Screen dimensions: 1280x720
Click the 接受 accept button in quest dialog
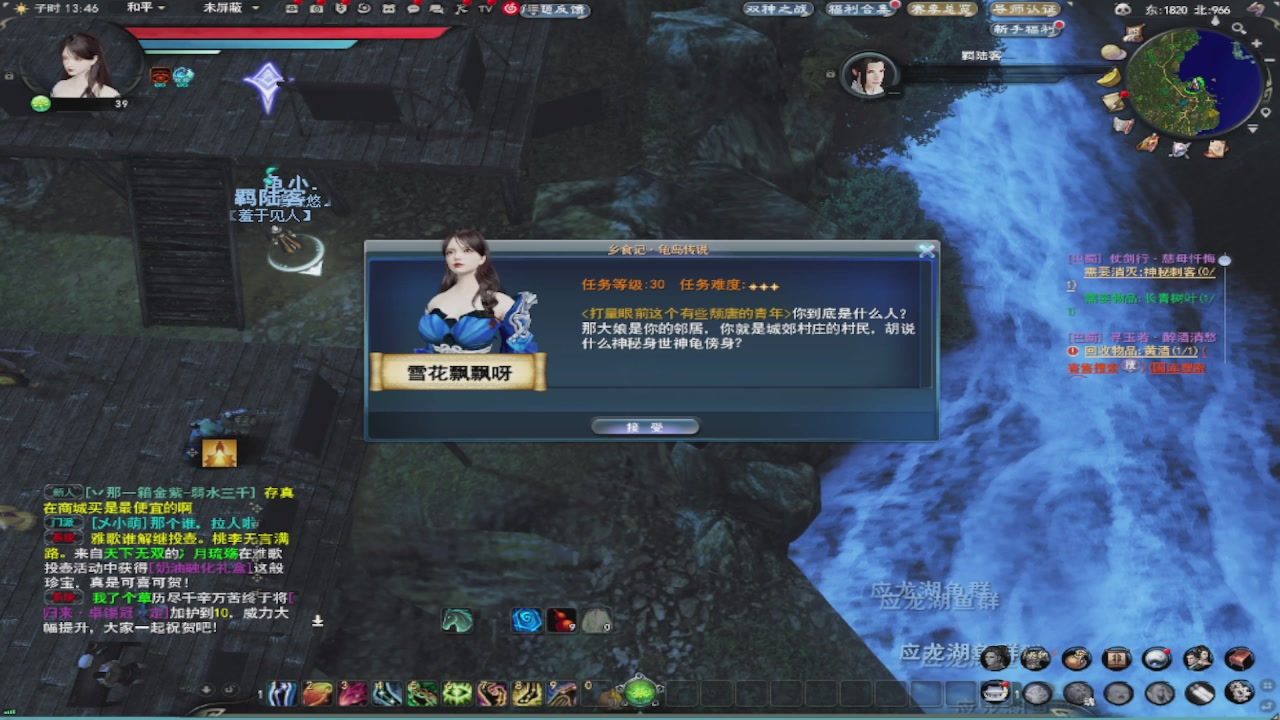(645, 425)
